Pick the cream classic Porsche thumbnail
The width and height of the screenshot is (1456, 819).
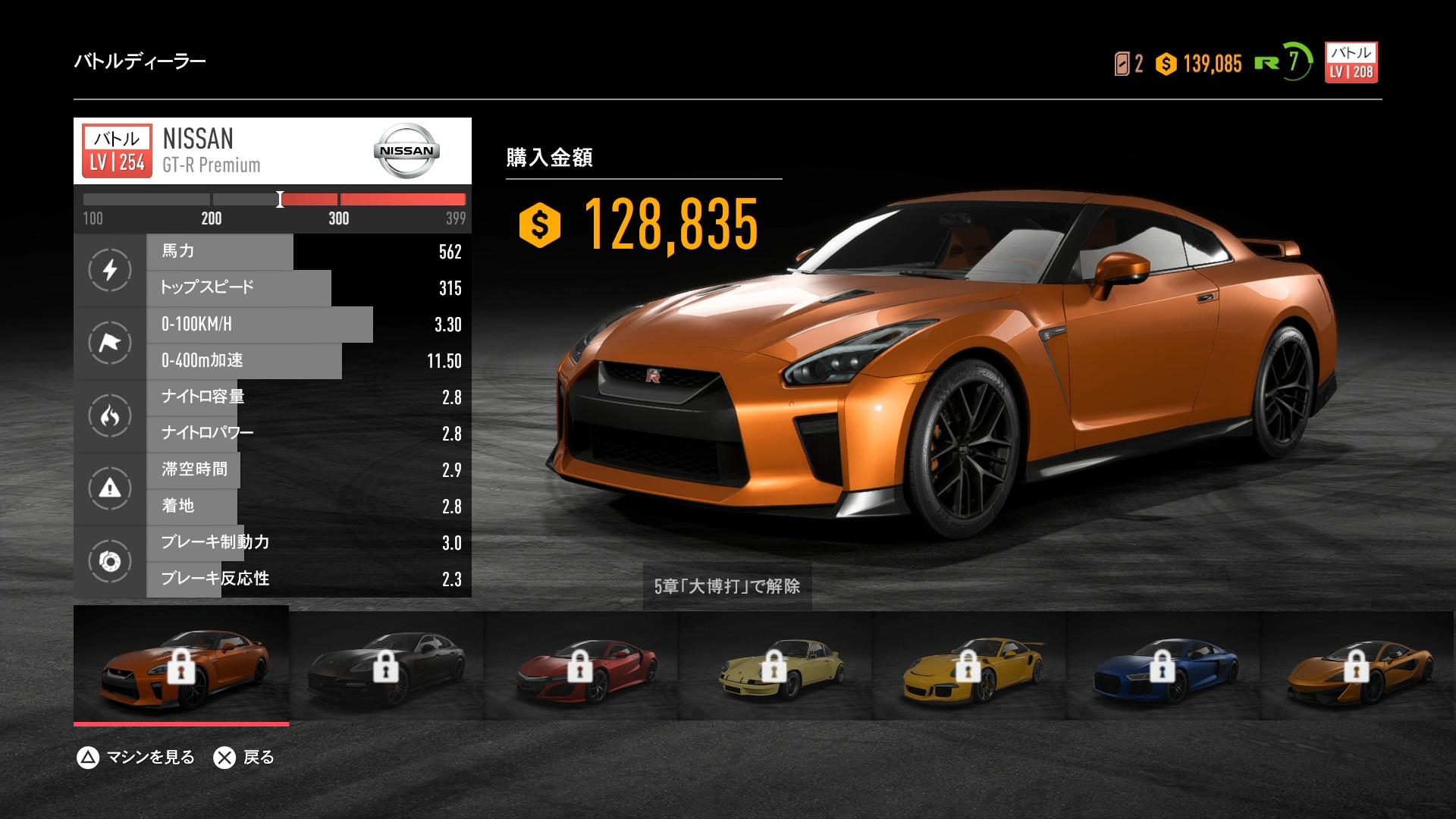click(x=775, y=665)
